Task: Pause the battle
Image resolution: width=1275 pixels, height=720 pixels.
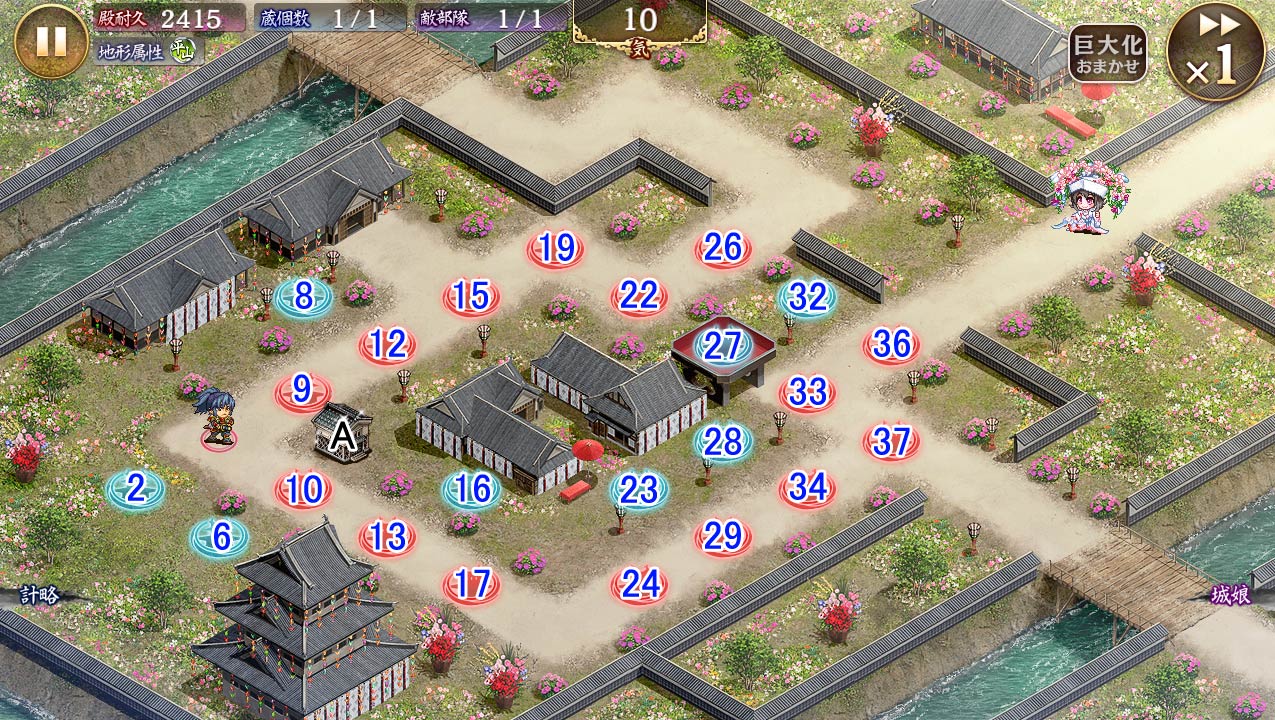Action: coord(51,41)
